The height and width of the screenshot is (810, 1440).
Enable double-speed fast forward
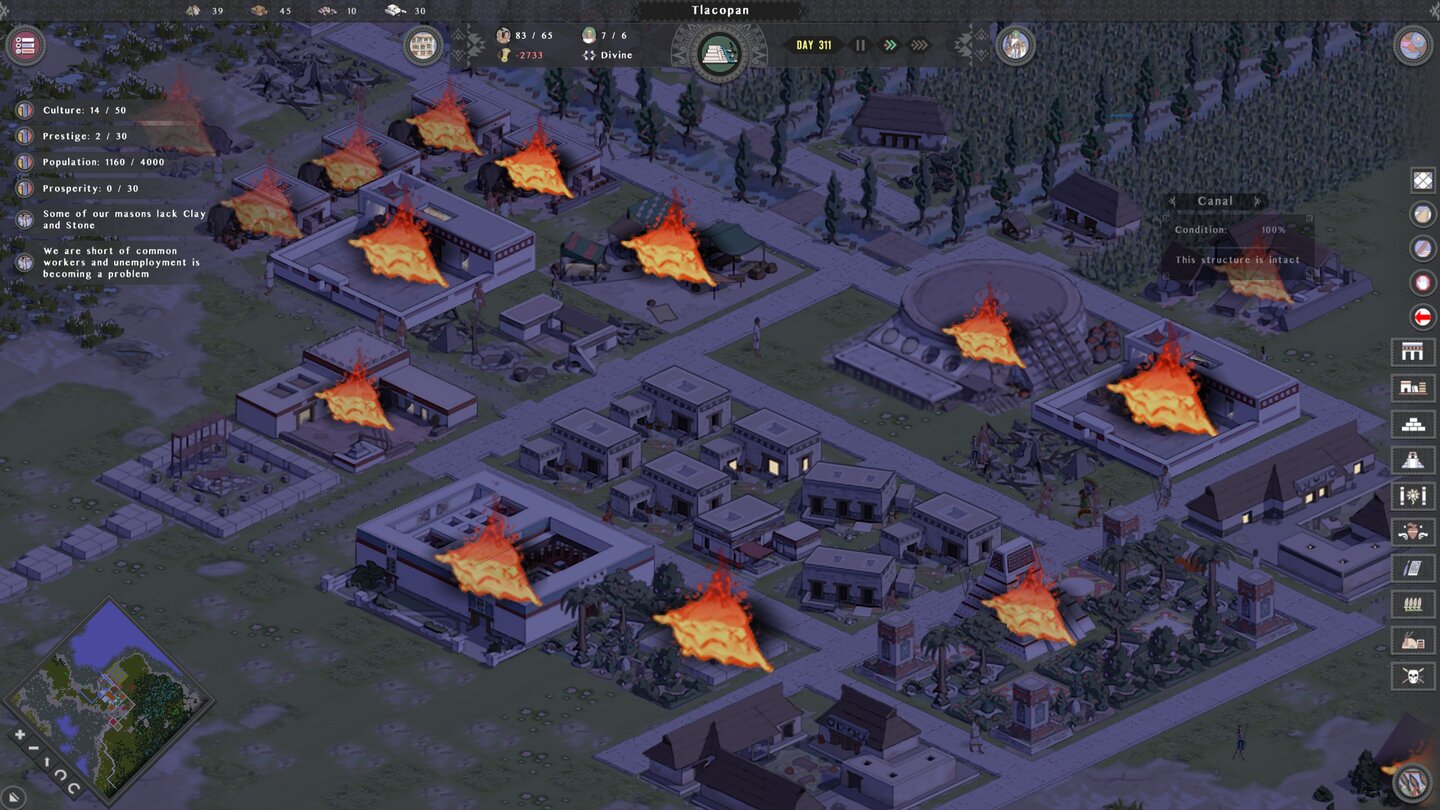point(891,44)
